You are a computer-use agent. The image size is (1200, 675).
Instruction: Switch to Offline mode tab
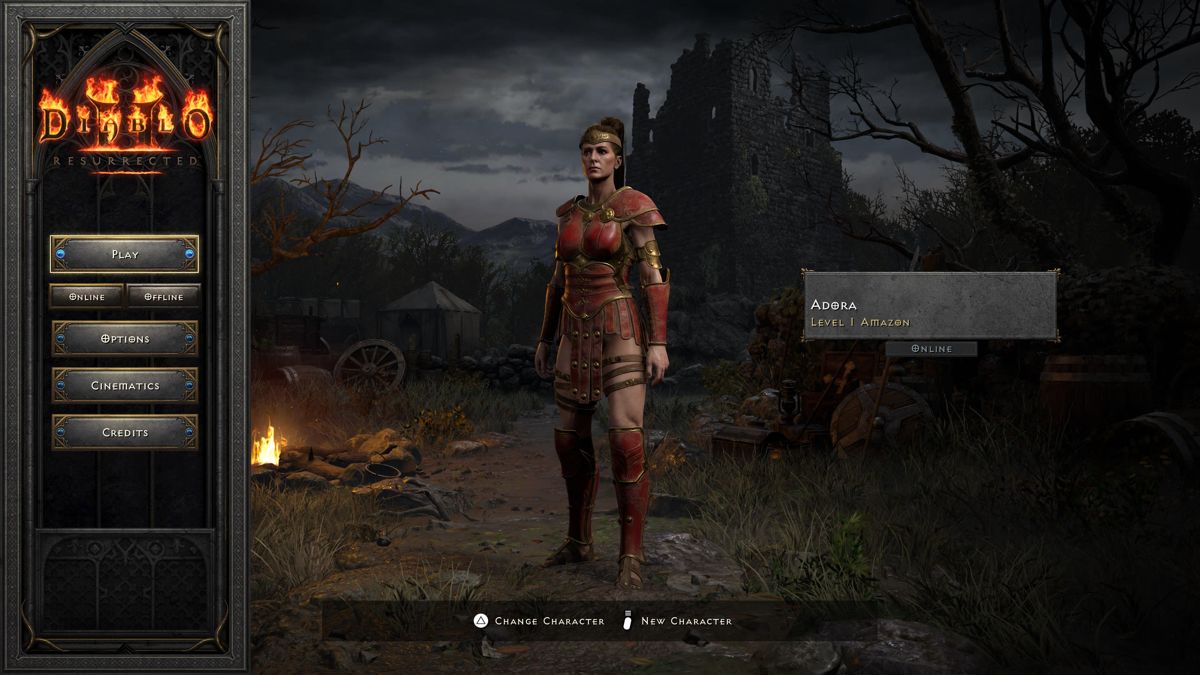pyautogui.click(x=163, y=296)
